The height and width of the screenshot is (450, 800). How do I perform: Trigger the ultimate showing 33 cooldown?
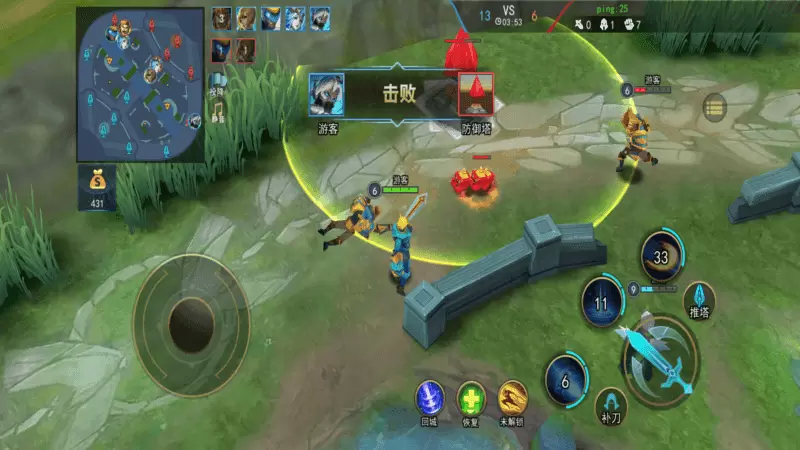point(660,256)
